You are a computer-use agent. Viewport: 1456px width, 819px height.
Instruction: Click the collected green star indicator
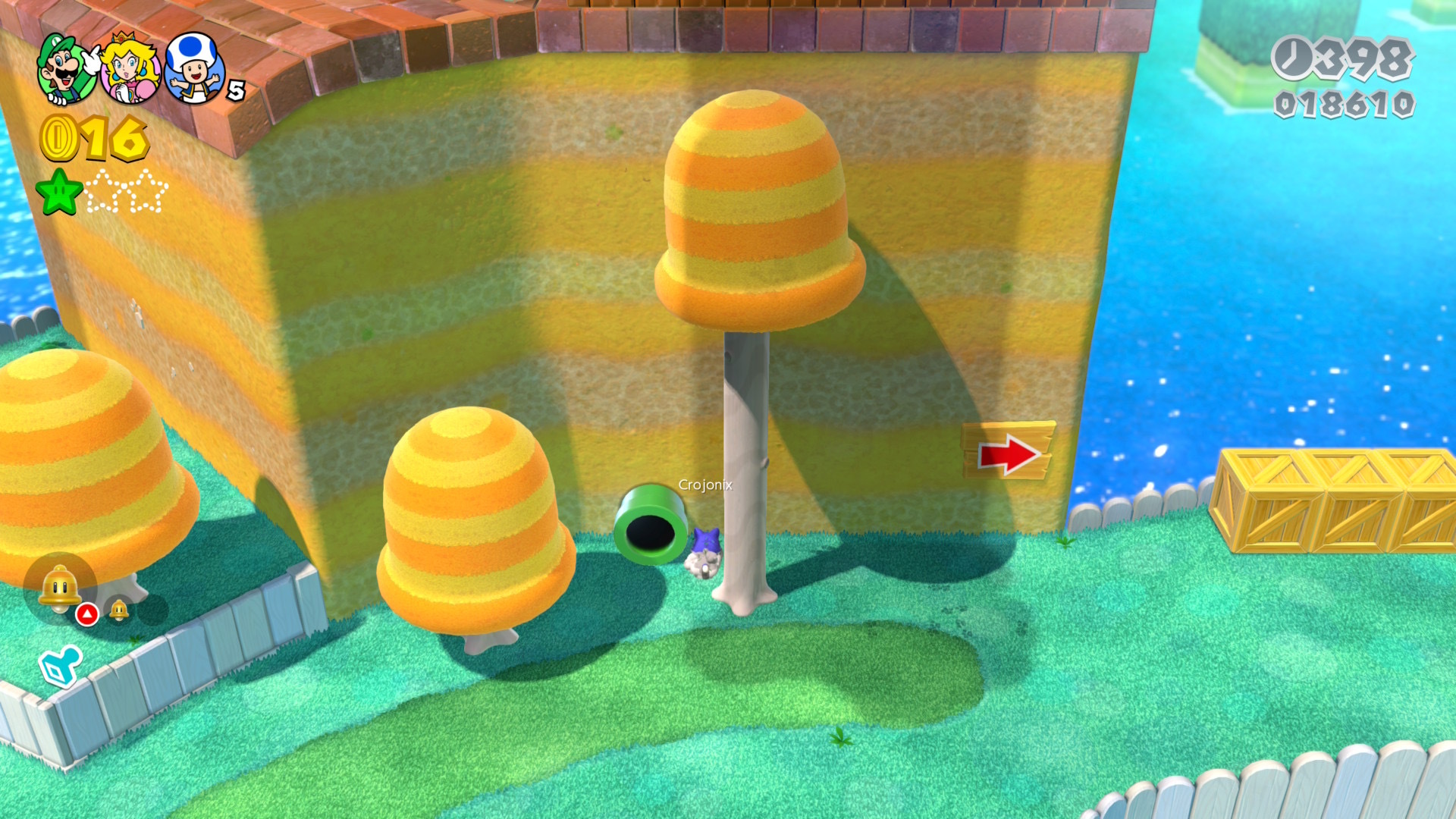(x=60, y=192)
